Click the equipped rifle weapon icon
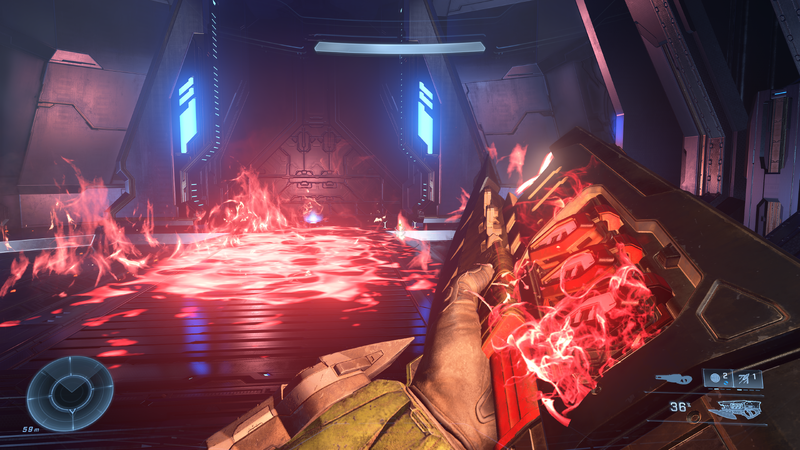Viewport: 800px width, 450px height. pyautogui.click(x=735, y=408)
